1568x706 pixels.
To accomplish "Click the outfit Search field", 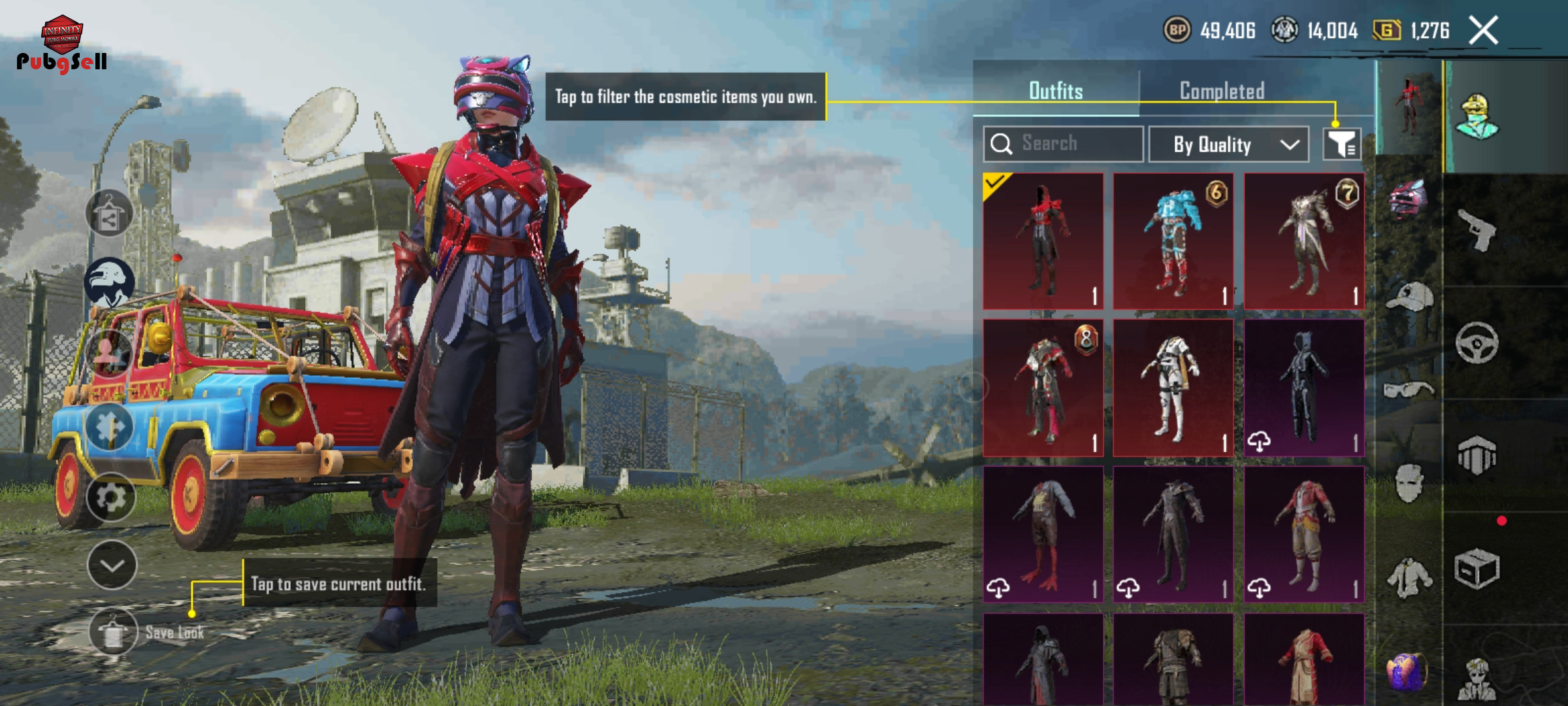I will coord(1064,144).
